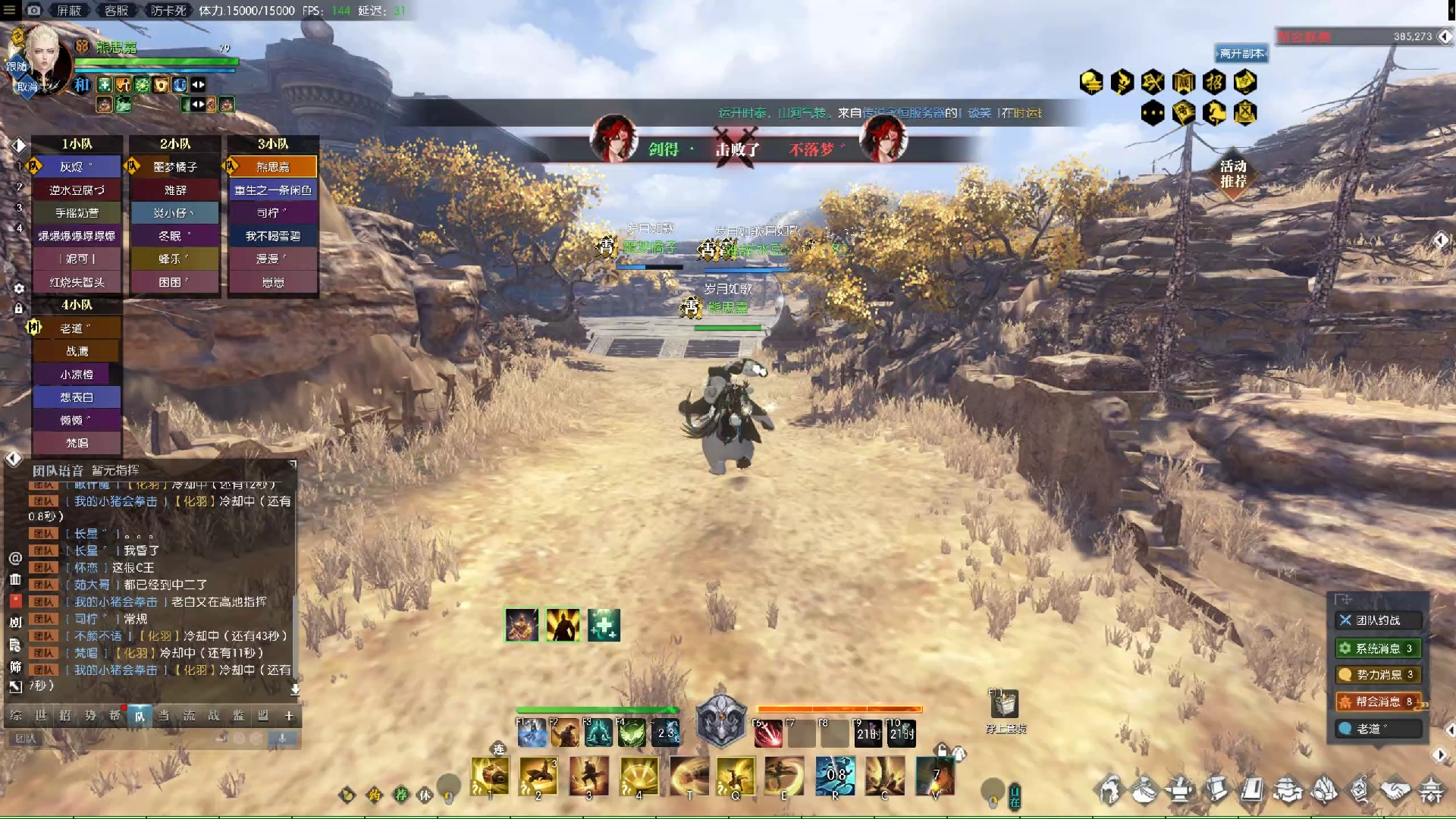The image size is (1456, 819).
Task: Choose 司柠 from squad three list
Action: tap(273, 213)
